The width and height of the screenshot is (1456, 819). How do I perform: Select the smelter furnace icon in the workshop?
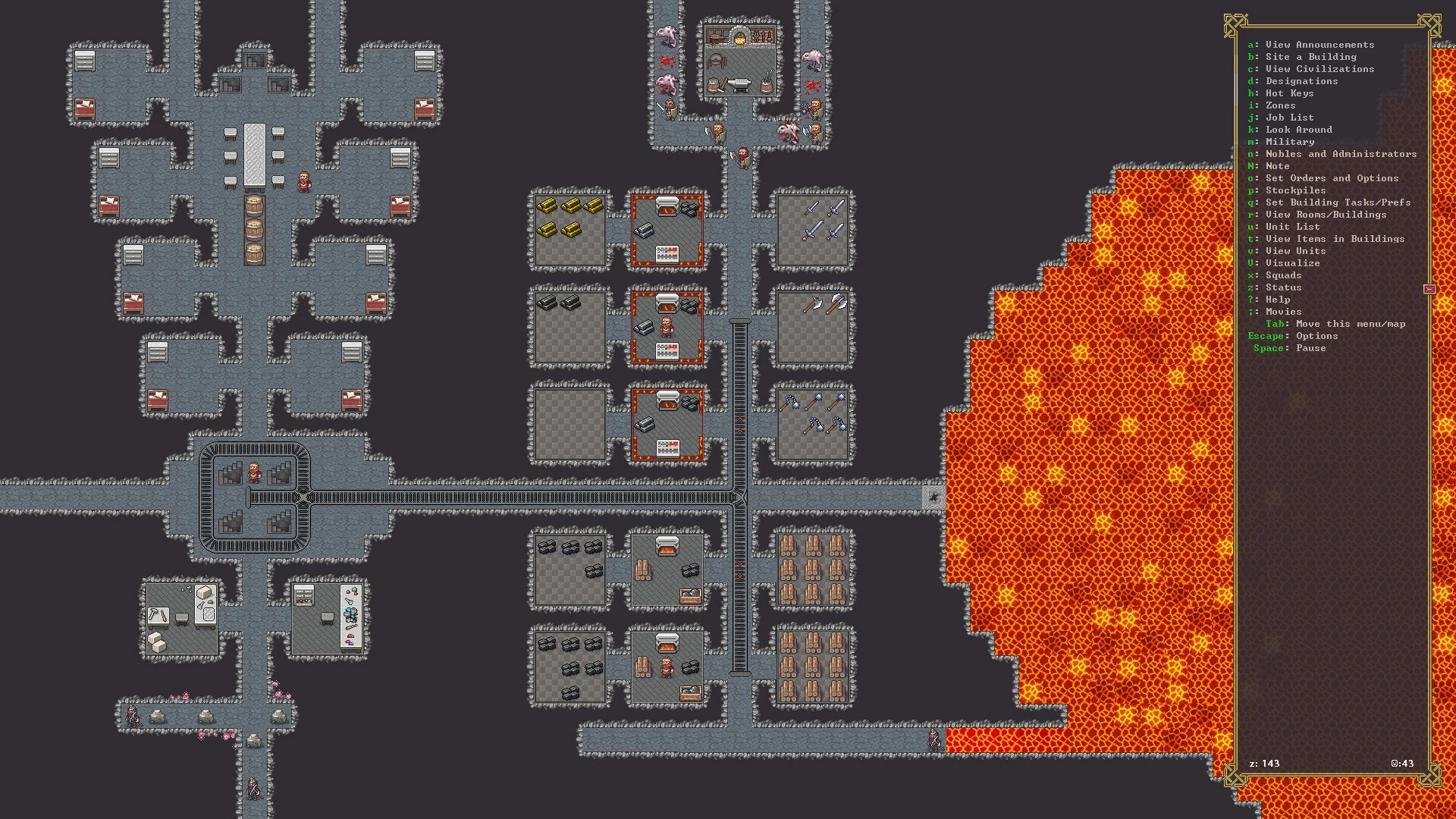(666, 206)
